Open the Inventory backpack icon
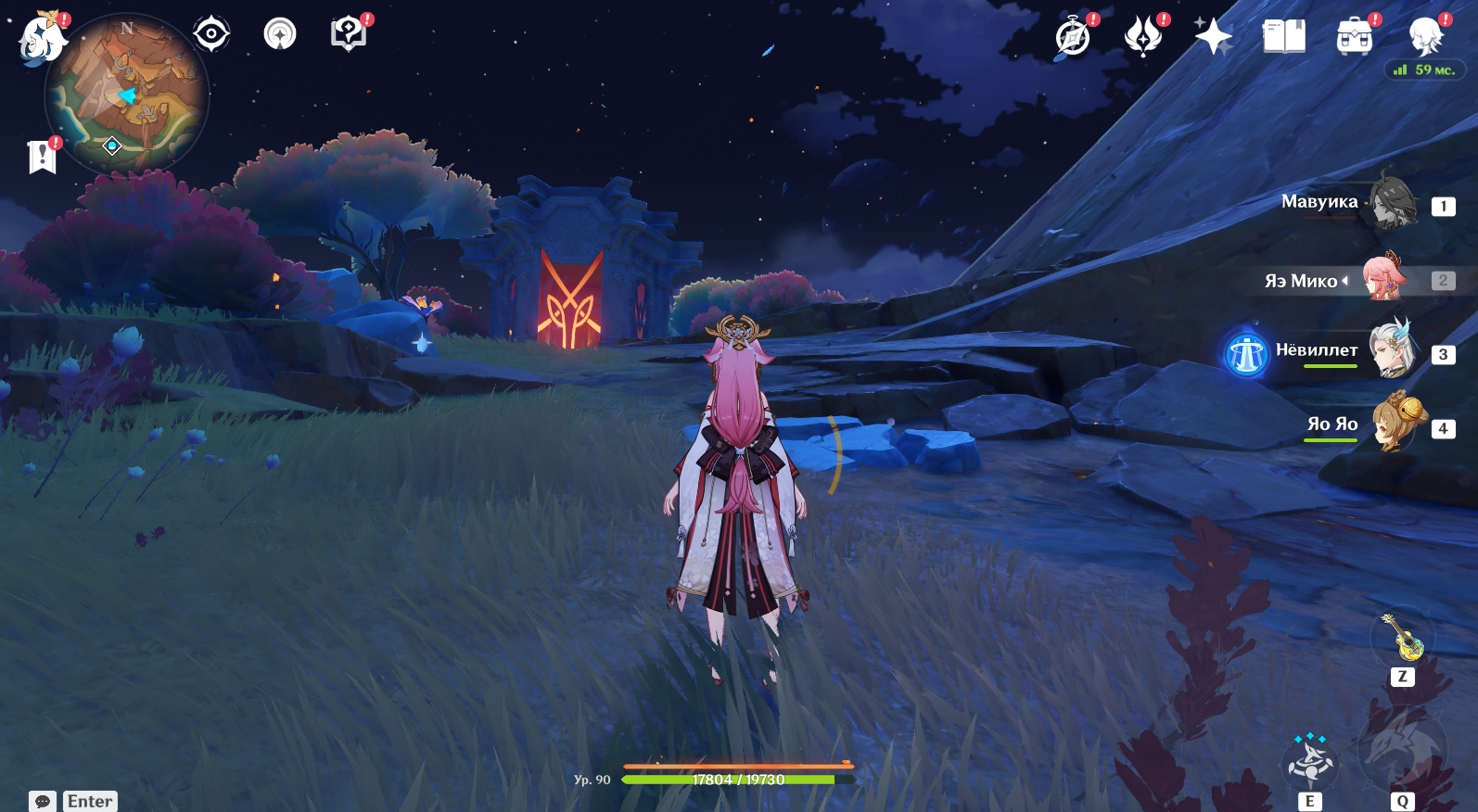Viewport: 1478px width, 812px height. tap(1354, 38)
